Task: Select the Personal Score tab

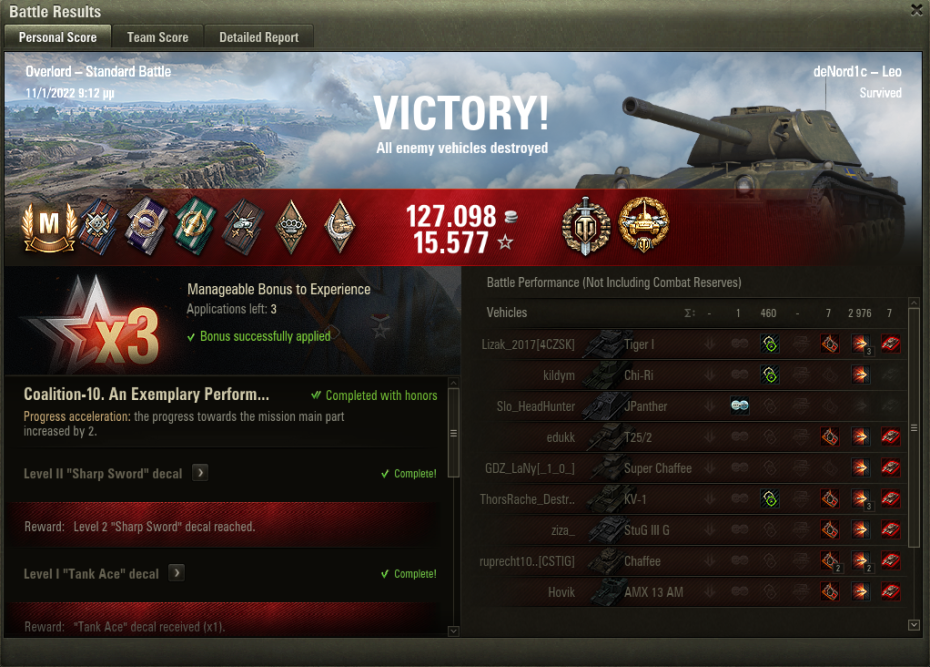Action: click(58, 37)
